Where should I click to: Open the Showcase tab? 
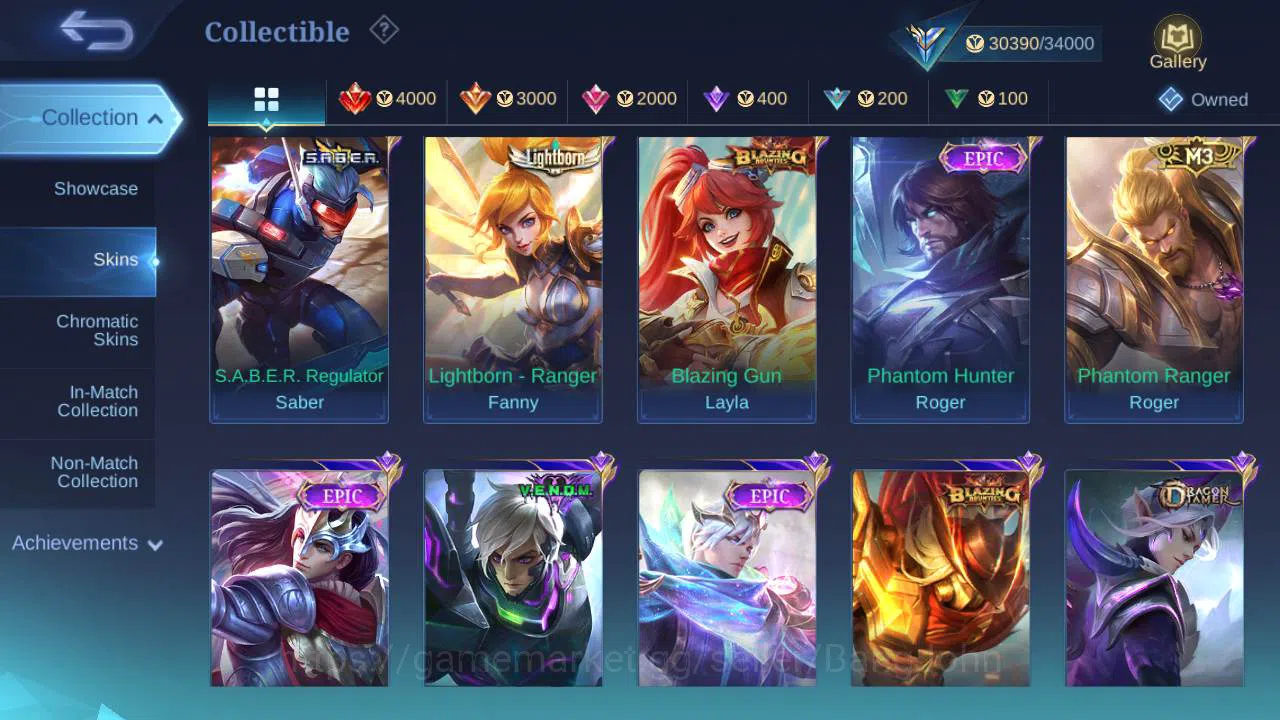tap(95, 188)
